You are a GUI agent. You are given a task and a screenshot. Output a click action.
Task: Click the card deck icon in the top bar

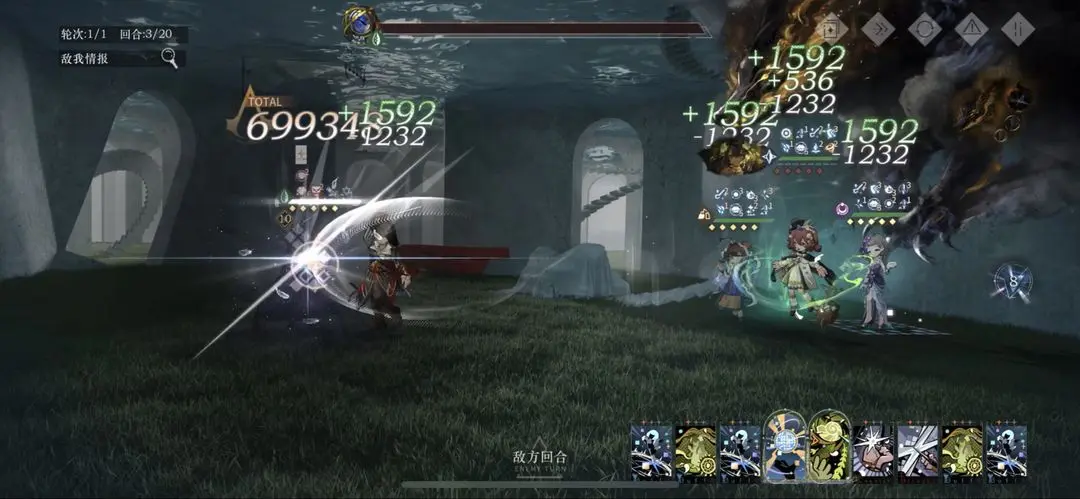click(833, 28)
